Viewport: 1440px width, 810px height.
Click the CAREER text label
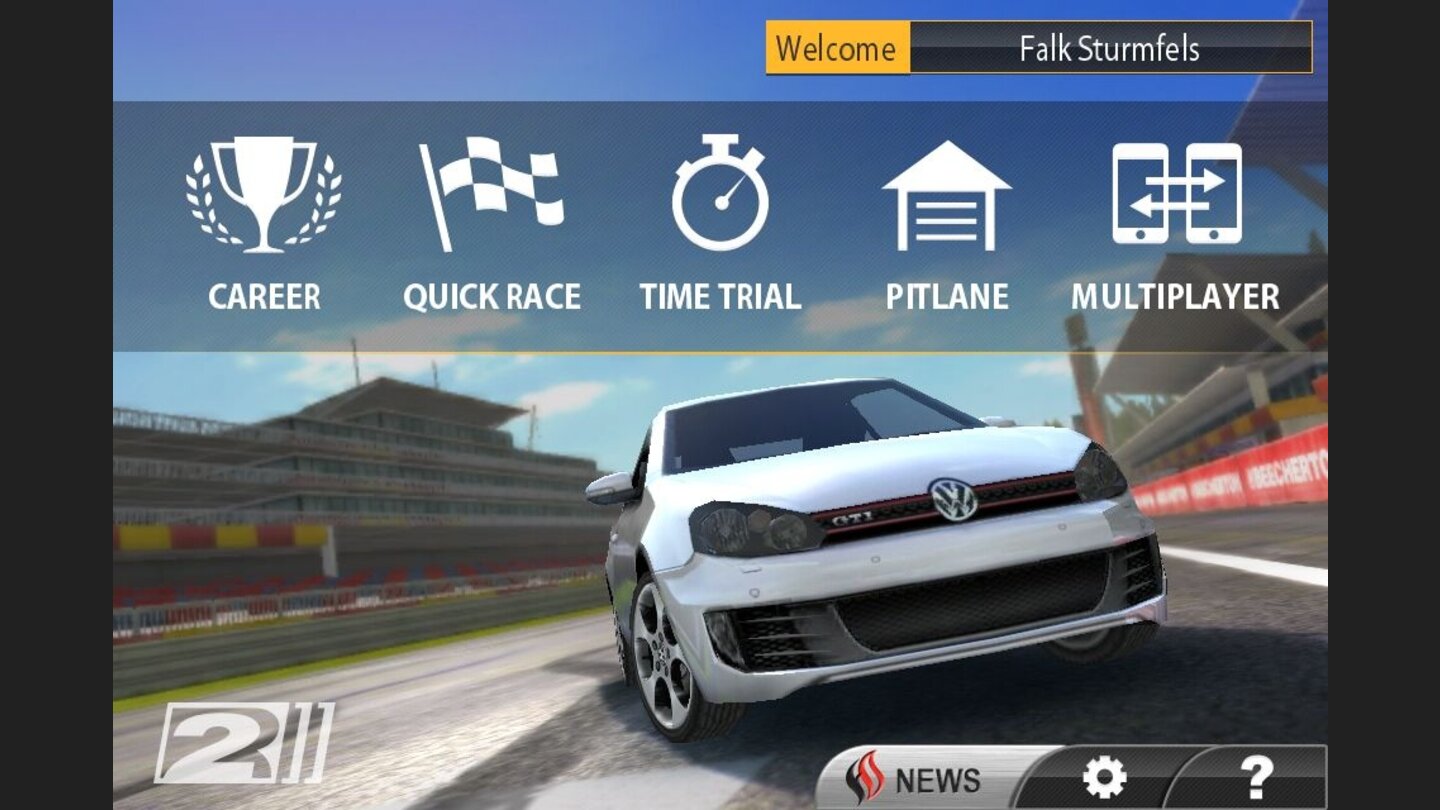tap(265, 296)
